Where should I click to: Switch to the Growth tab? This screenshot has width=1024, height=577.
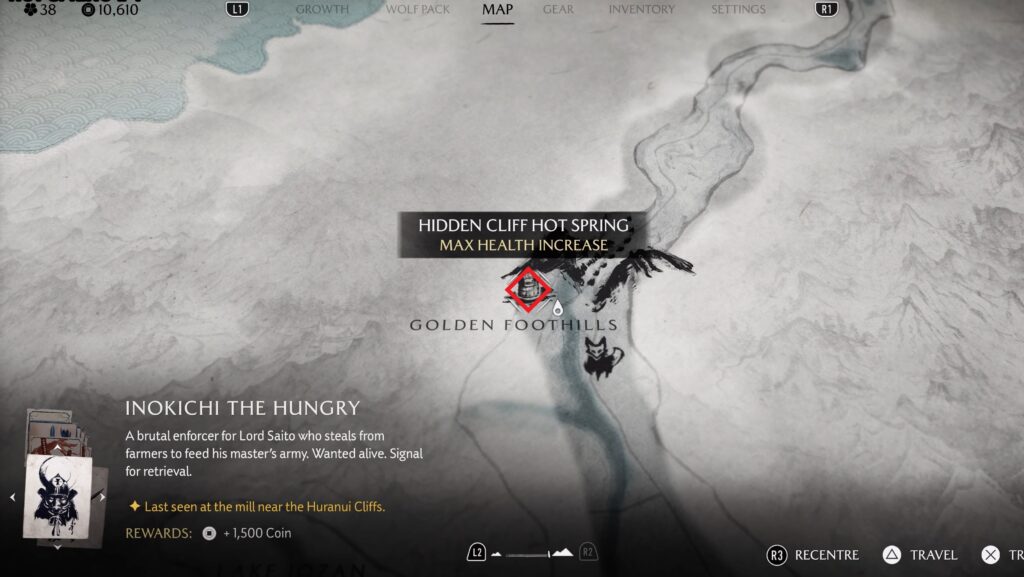(x=322, y=10)
